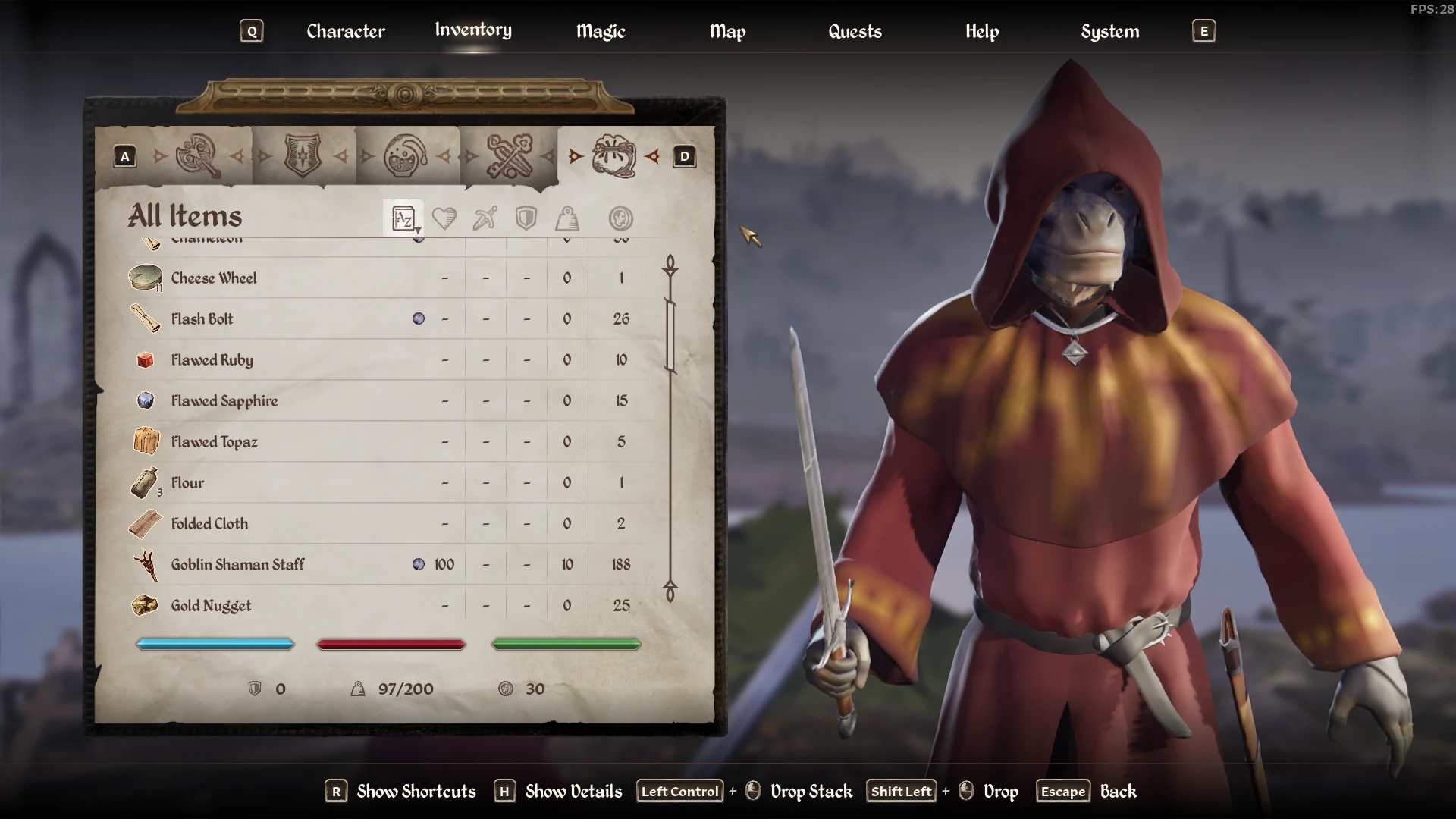This screenshot has width=1456, height=819.
Task: Select the weapons category tab
Action: 198,156
